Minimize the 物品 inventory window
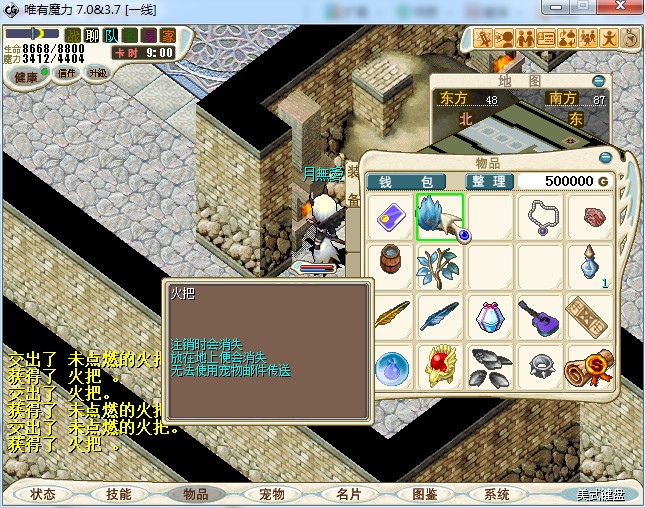Screen dimensions: 646x508 [605, 157]
